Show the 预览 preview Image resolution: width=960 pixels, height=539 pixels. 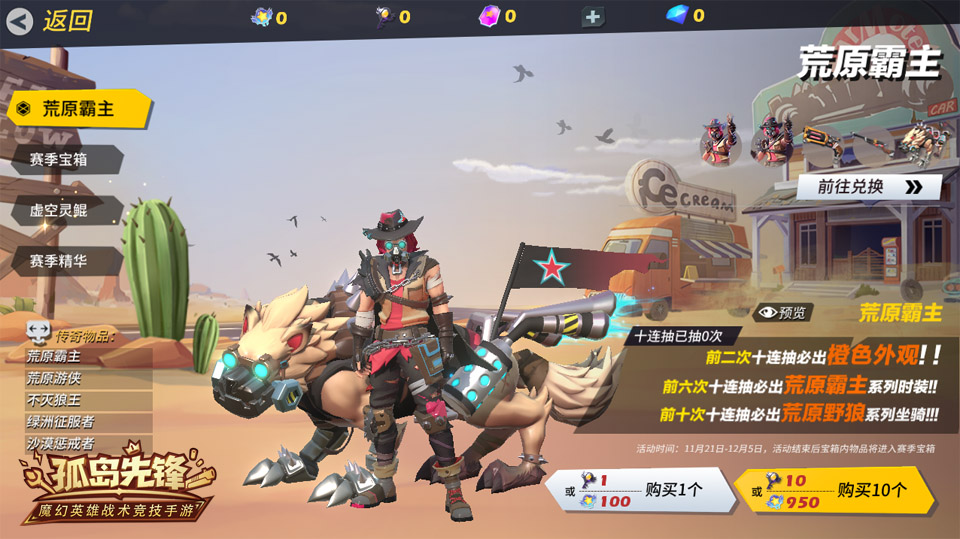783,313
